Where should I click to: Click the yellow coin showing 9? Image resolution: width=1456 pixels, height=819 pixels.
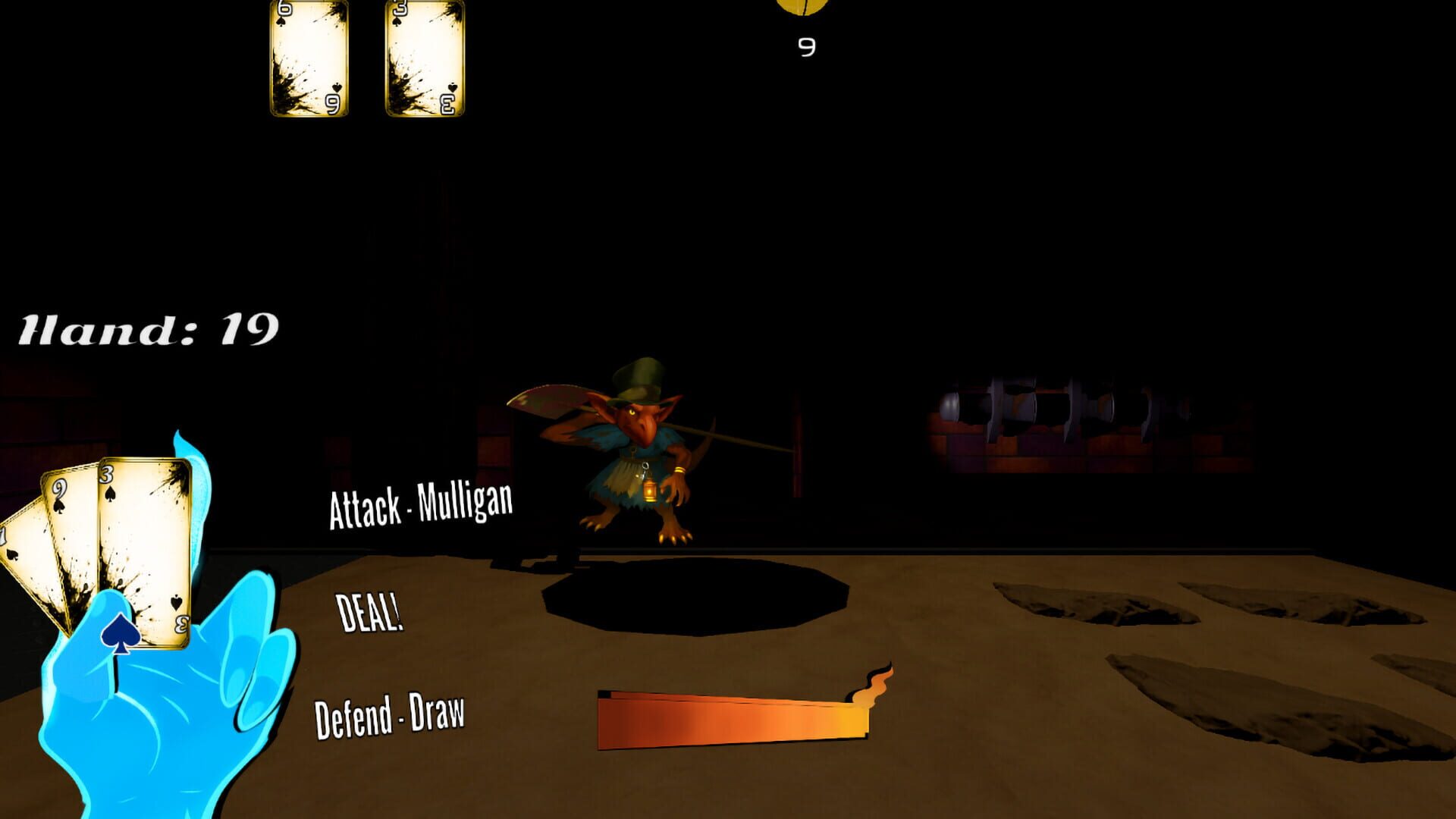click(x=802, y=8)
